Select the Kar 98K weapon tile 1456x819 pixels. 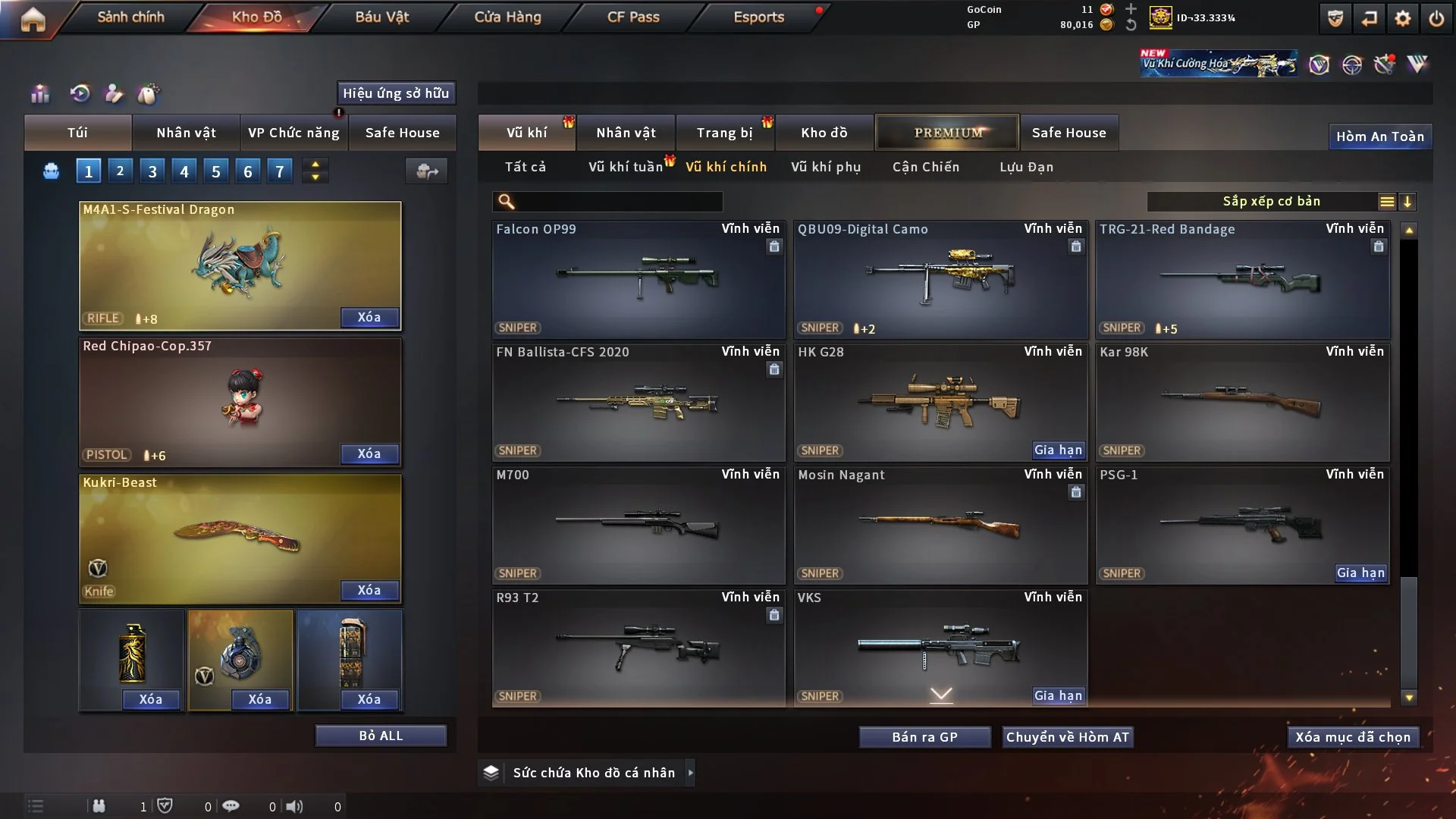[x=1242, y=402]
